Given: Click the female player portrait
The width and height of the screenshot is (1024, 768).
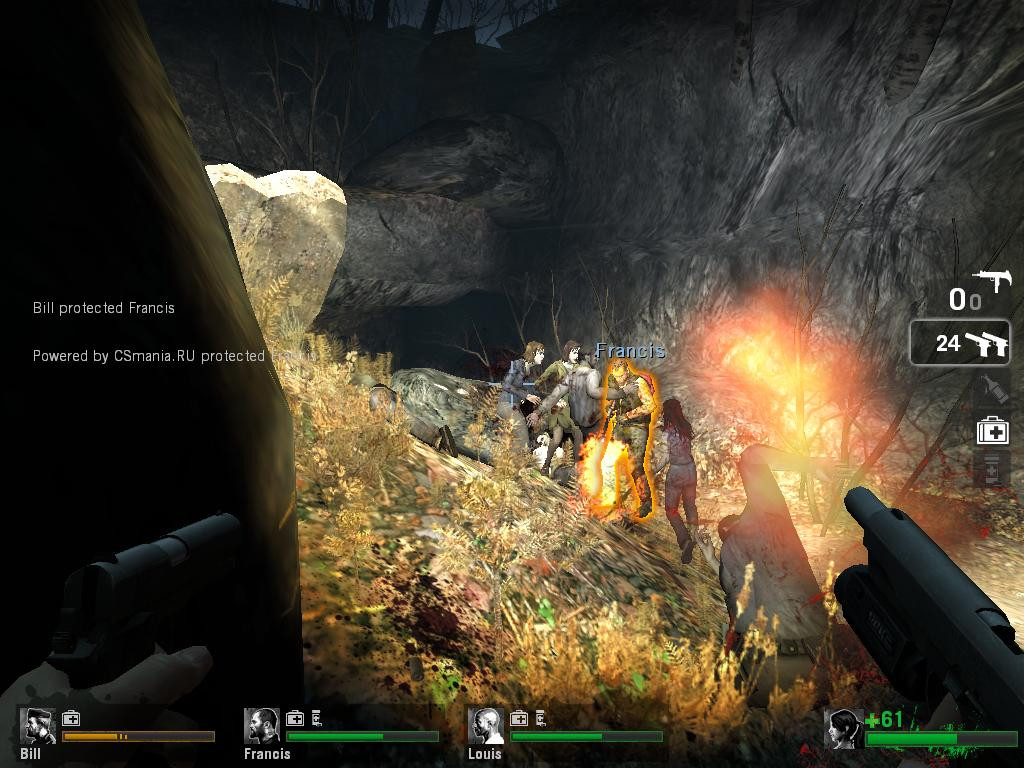Looking at the screenshot, I should point(843,729).
